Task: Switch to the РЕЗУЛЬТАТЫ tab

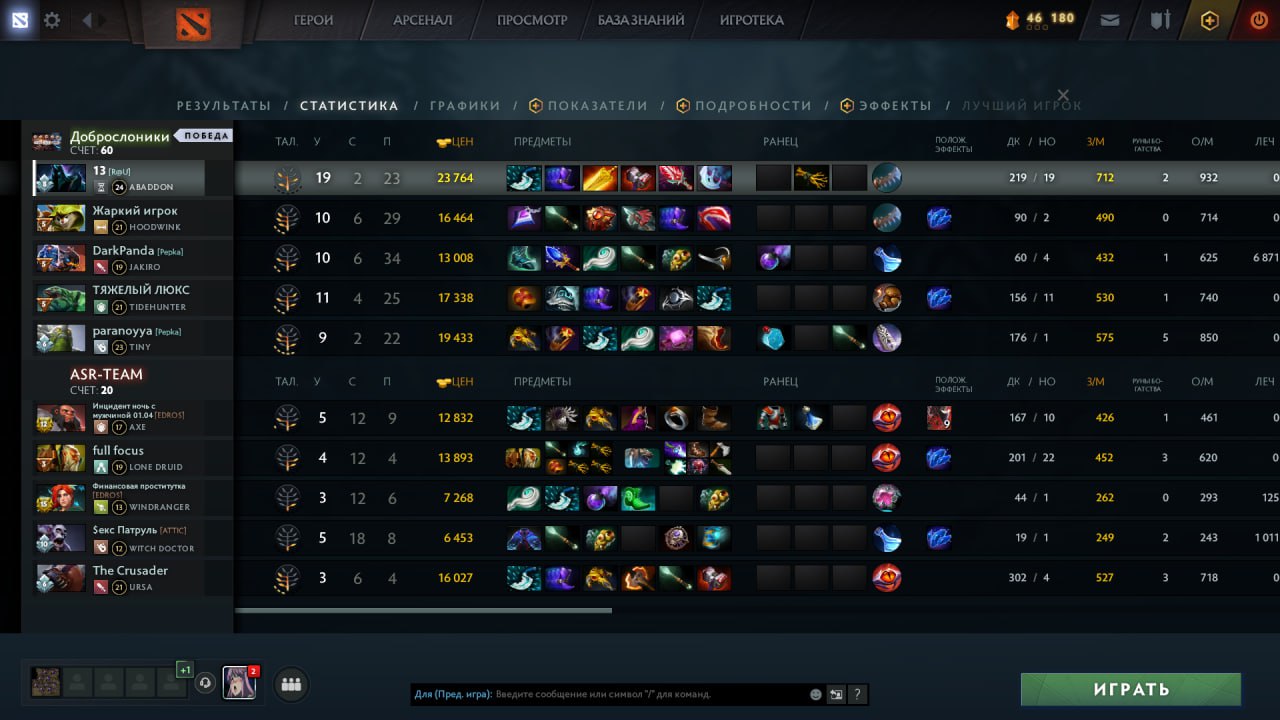Action: coord(224,106)
